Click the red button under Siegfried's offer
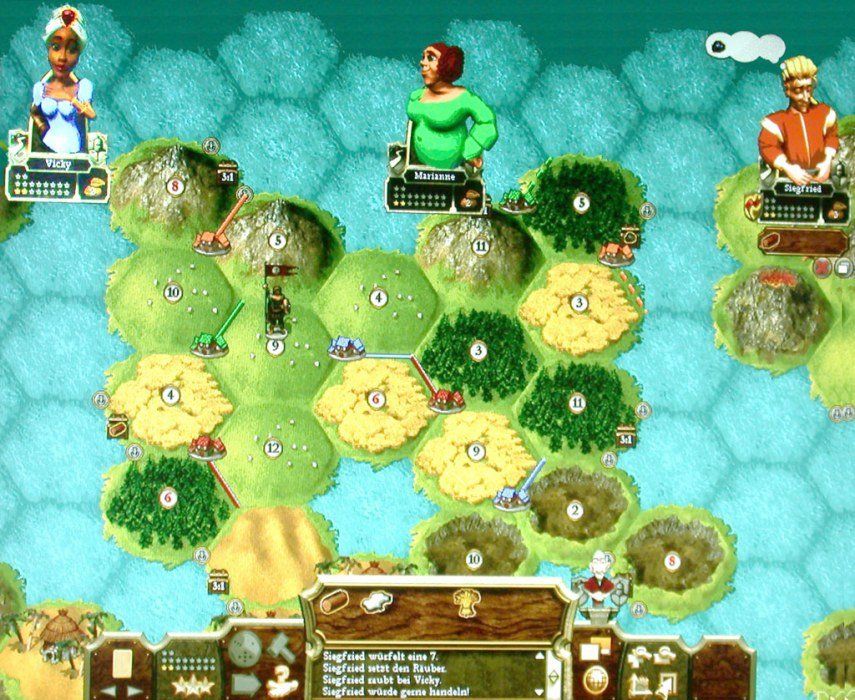The height and width of the screenshot is (700, 855). coord(823,267)
